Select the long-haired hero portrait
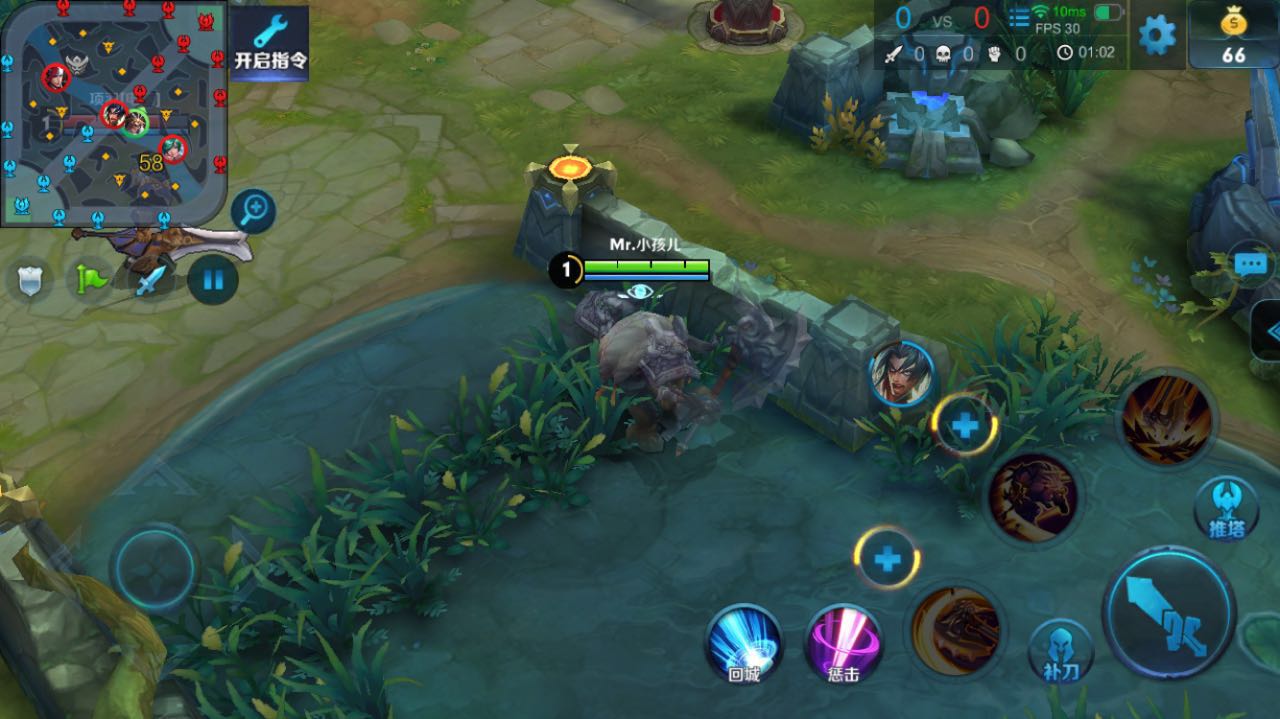The image size is (1280, 719). click(x=901, y=374)
